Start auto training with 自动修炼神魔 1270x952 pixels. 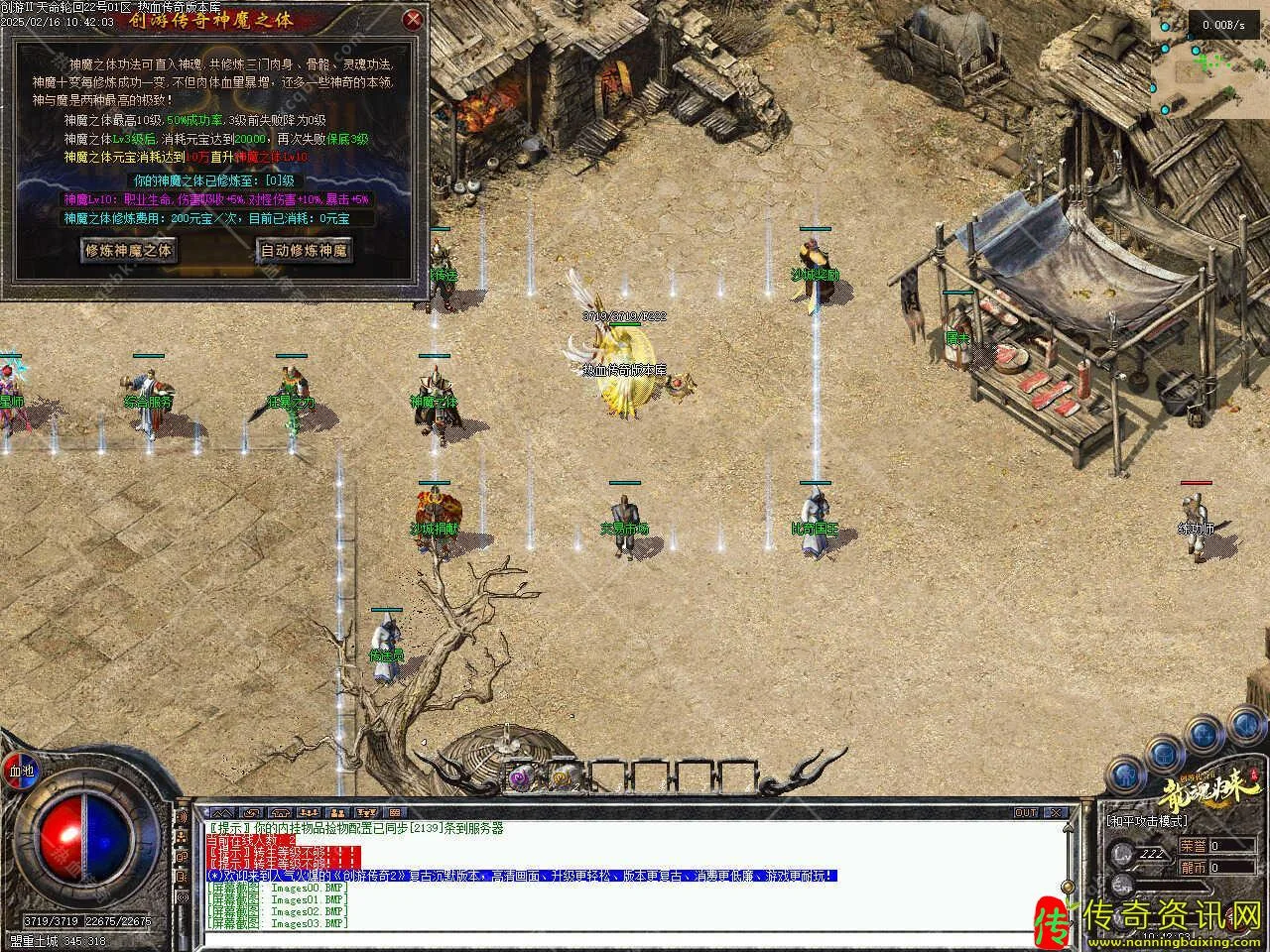[x=305, y=250]
